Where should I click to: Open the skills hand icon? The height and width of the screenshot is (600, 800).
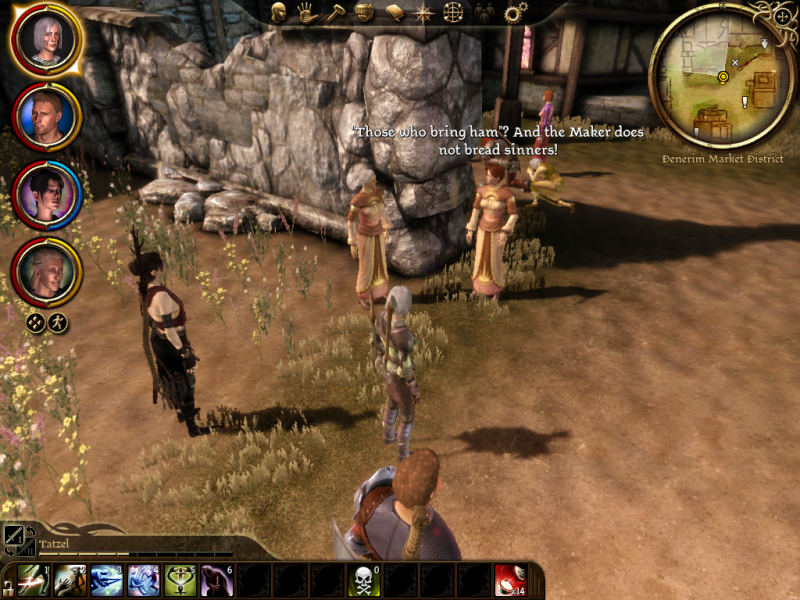[308, 13]
